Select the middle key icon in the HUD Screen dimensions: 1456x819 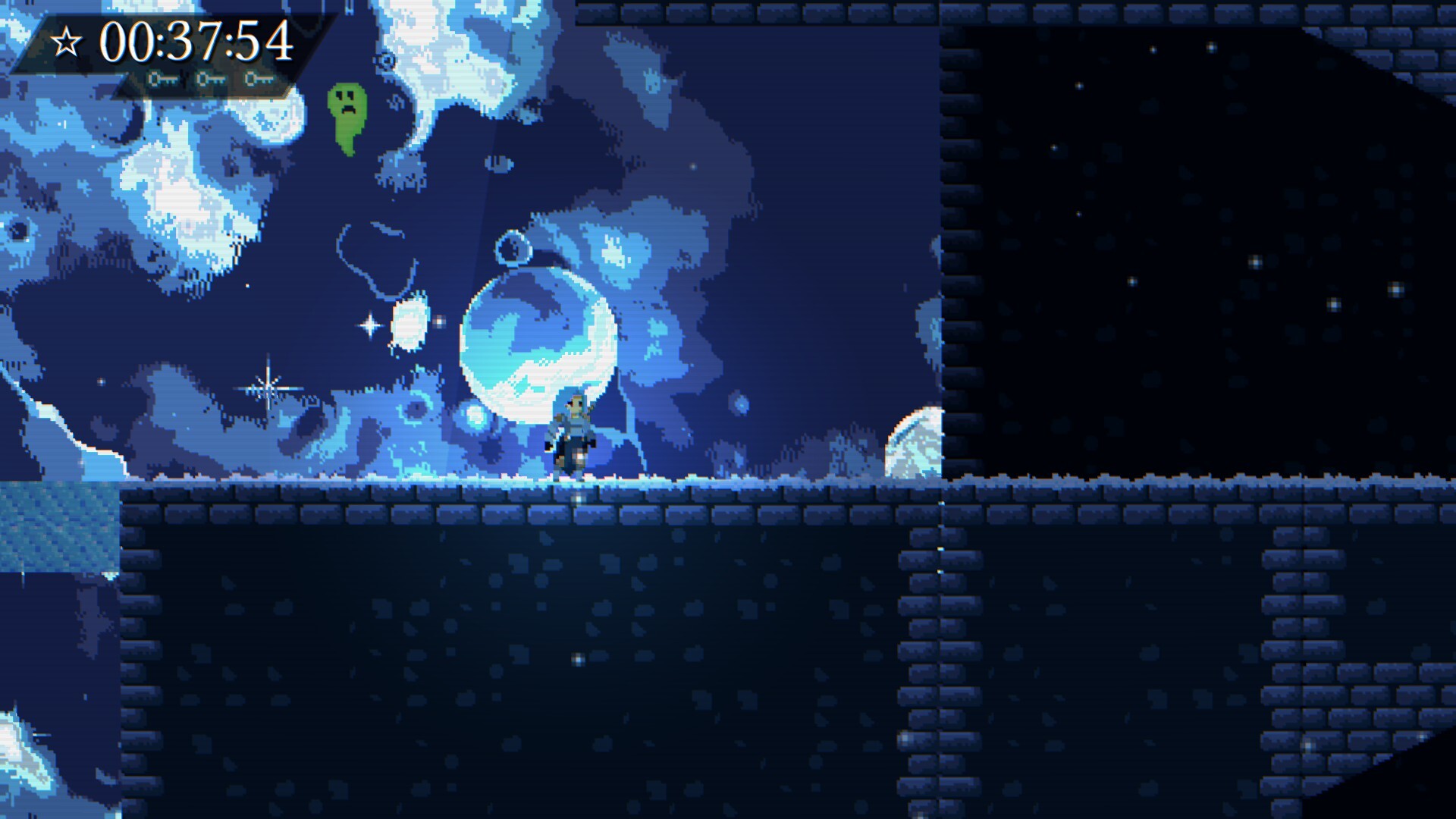click(x=210, y=78)
